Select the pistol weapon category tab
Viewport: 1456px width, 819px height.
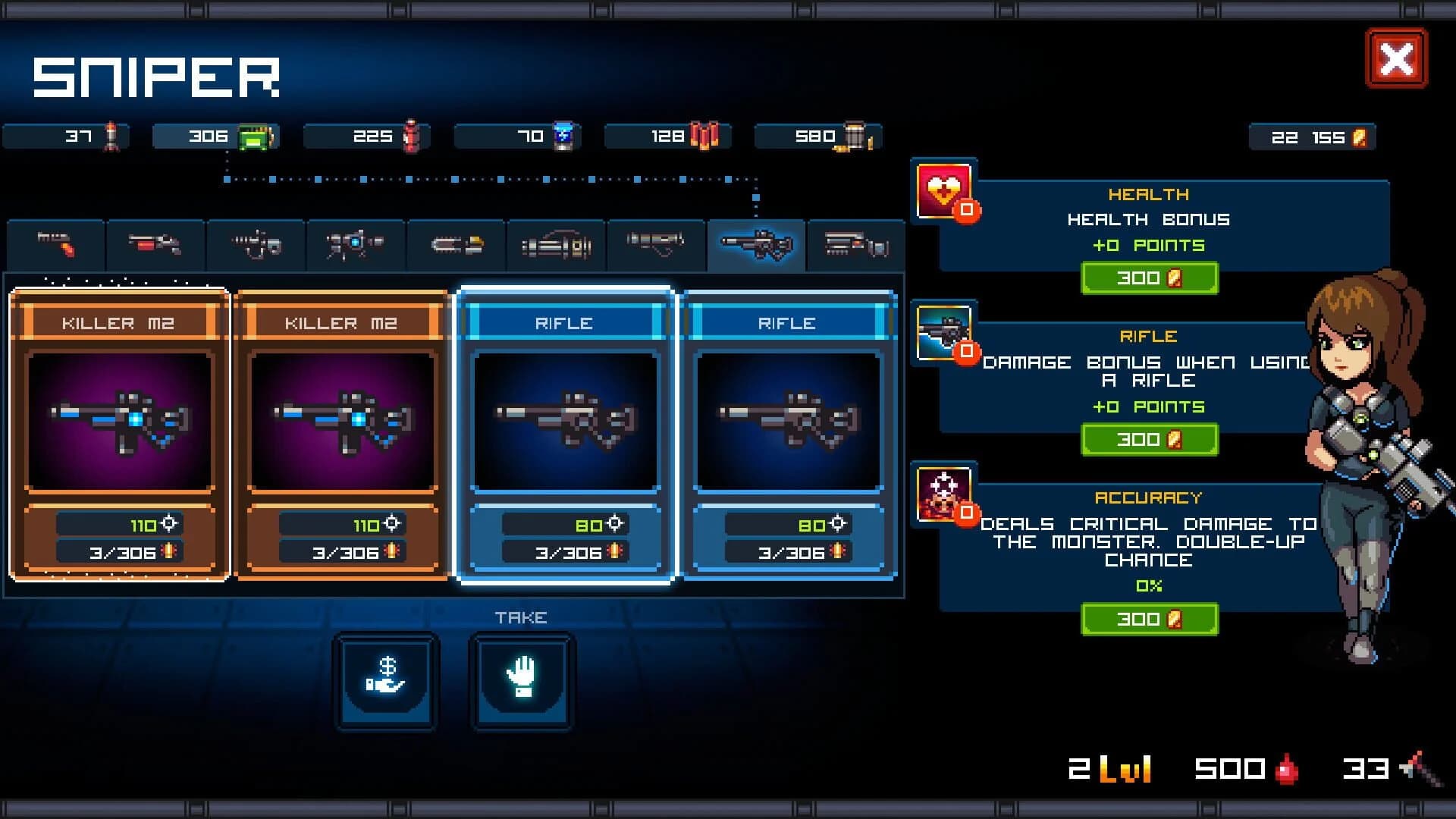(55, 244)
